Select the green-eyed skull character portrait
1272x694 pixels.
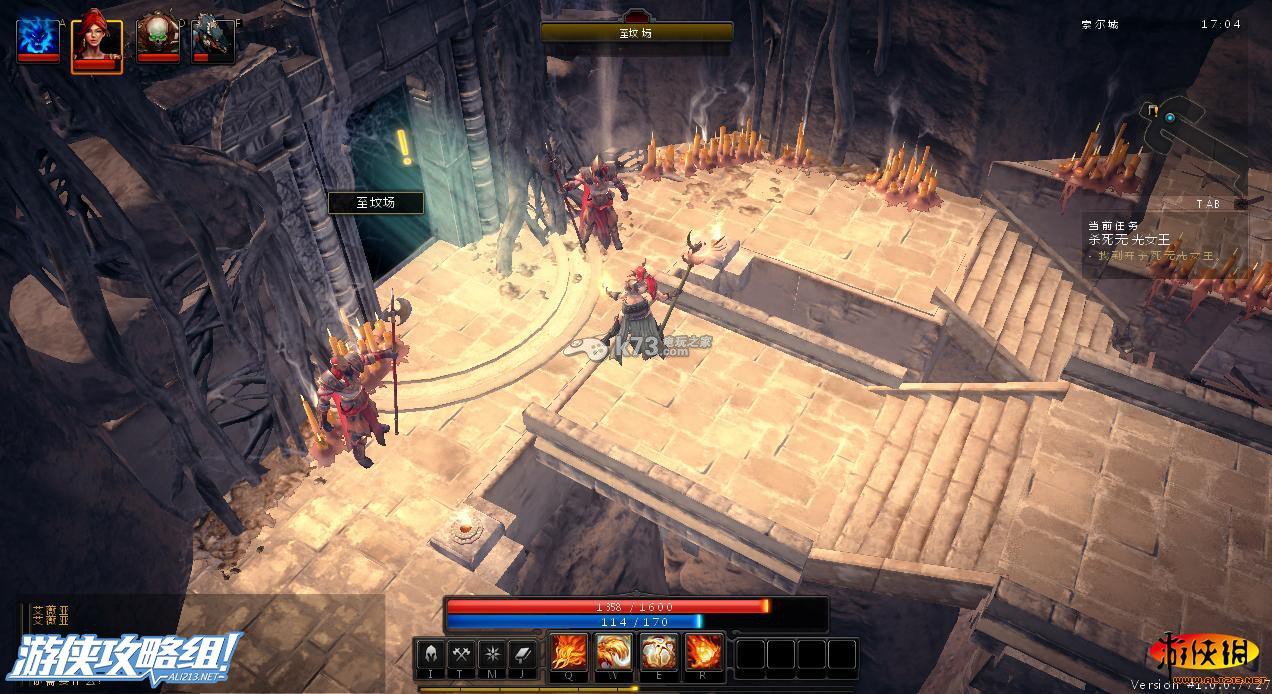[x=156, y=38]
